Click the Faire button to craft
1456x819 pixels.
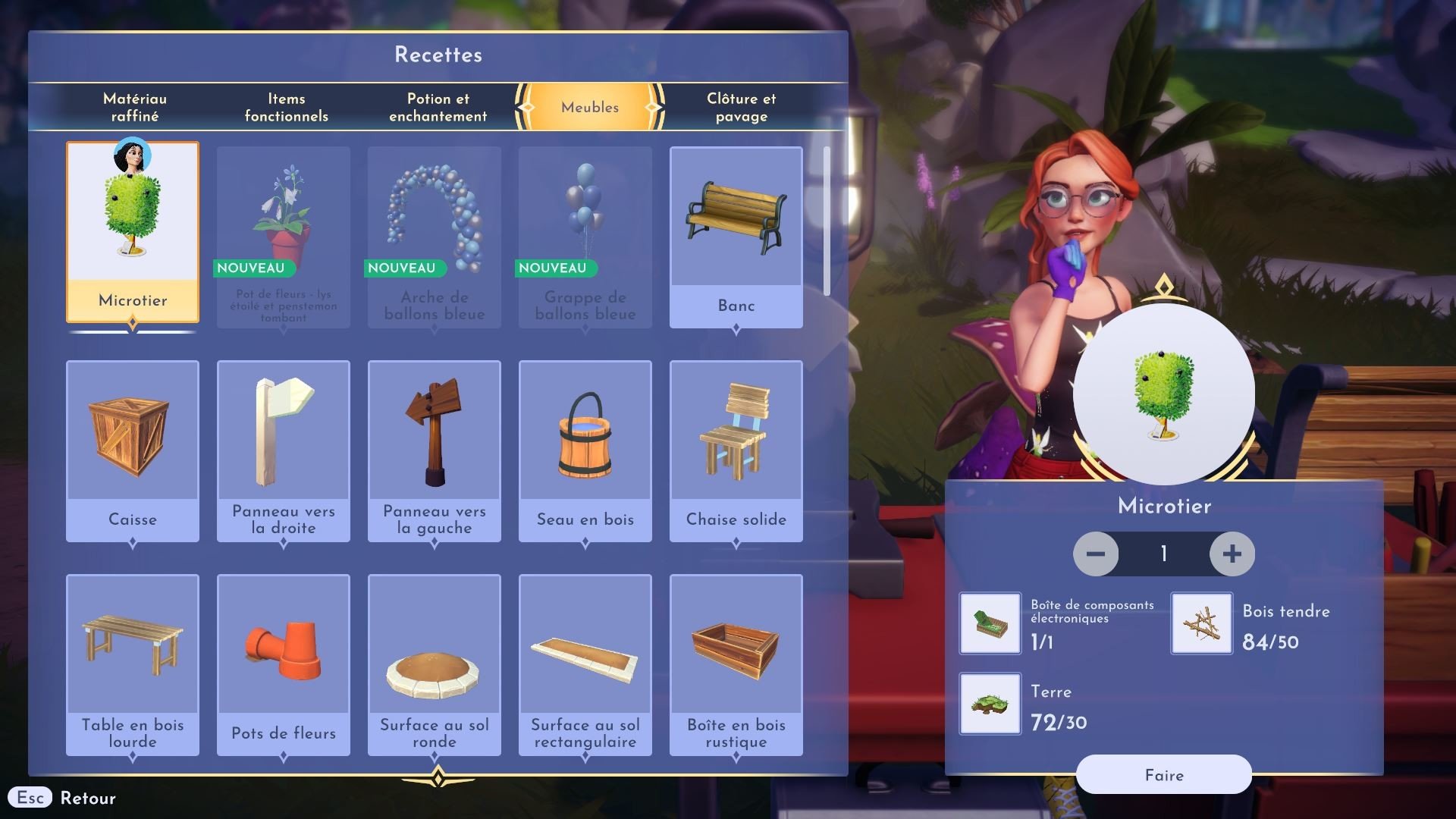pos(1163,774)
